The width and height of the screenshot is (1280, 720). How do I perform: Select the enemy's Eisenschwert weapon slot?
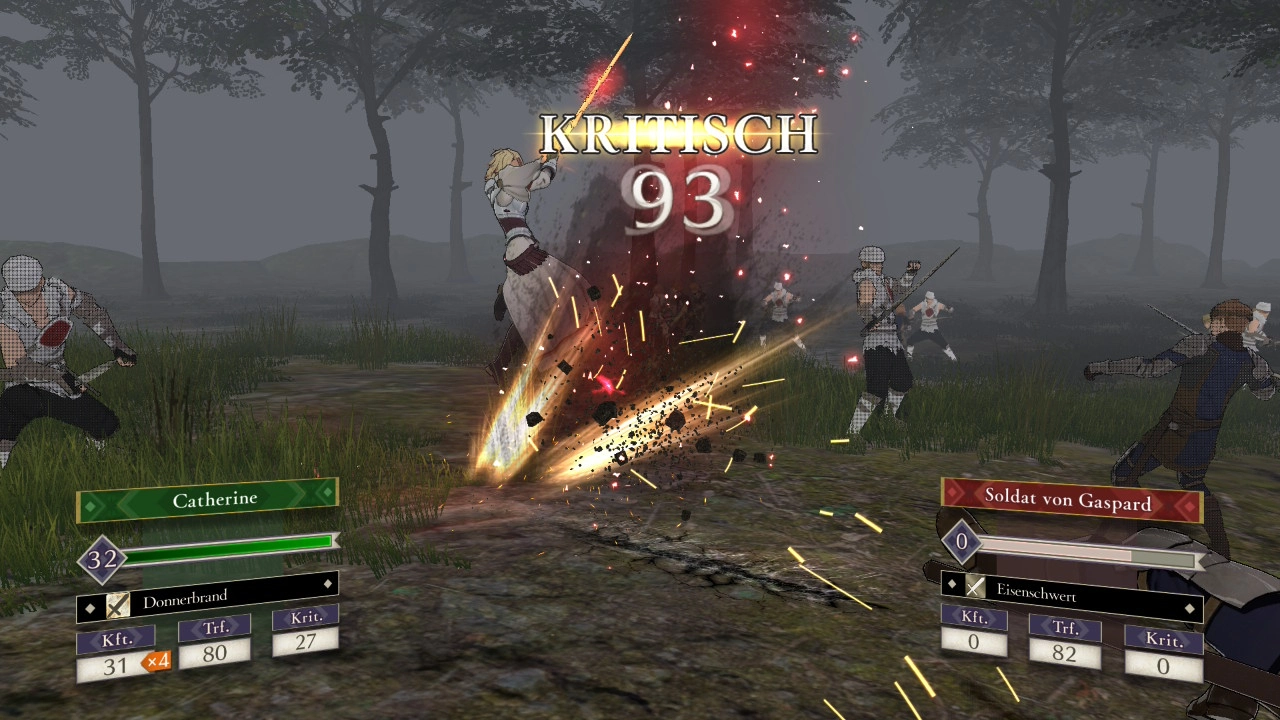(1070, 594)
